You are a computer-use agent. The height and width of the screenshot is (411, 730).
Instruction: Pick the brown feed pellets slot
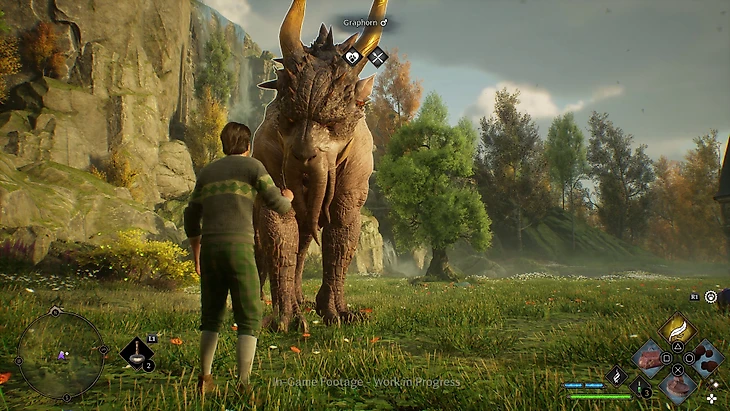pyautogui.click(x=706, y=357)
